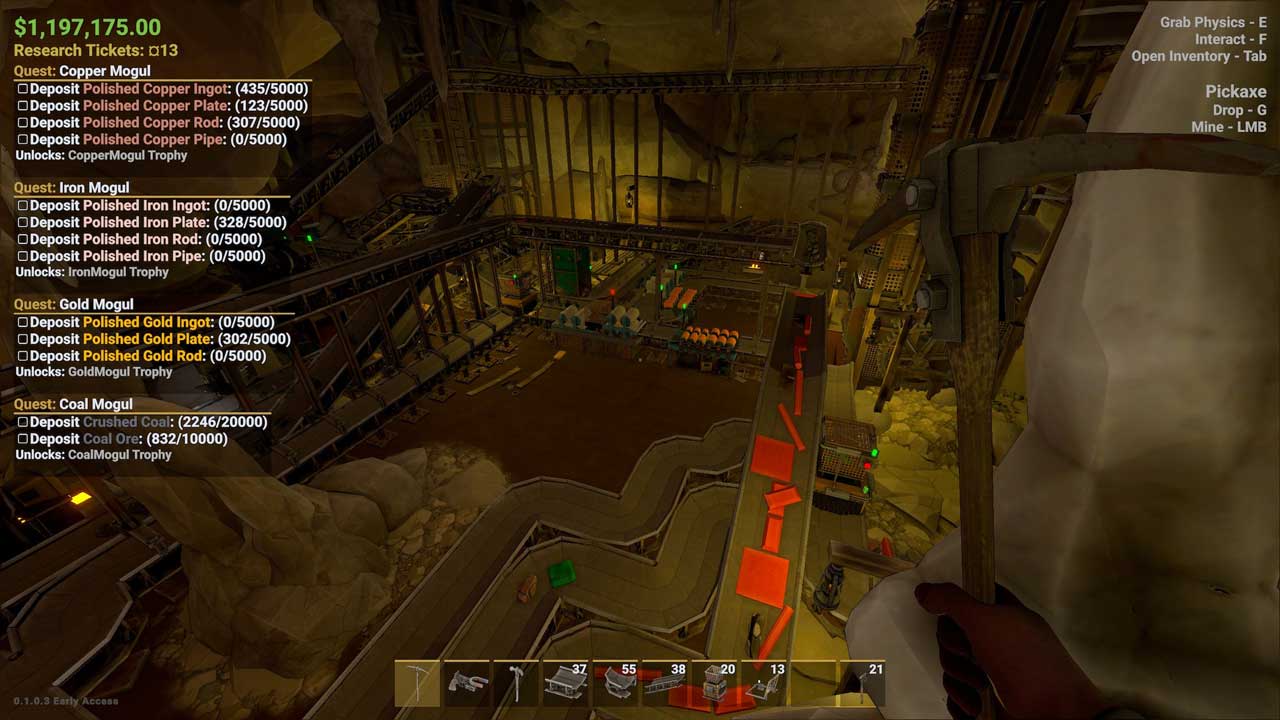
Task: Tick the Polished Copper Ingot objective checkbox
Action: click(x=23, y=89)
